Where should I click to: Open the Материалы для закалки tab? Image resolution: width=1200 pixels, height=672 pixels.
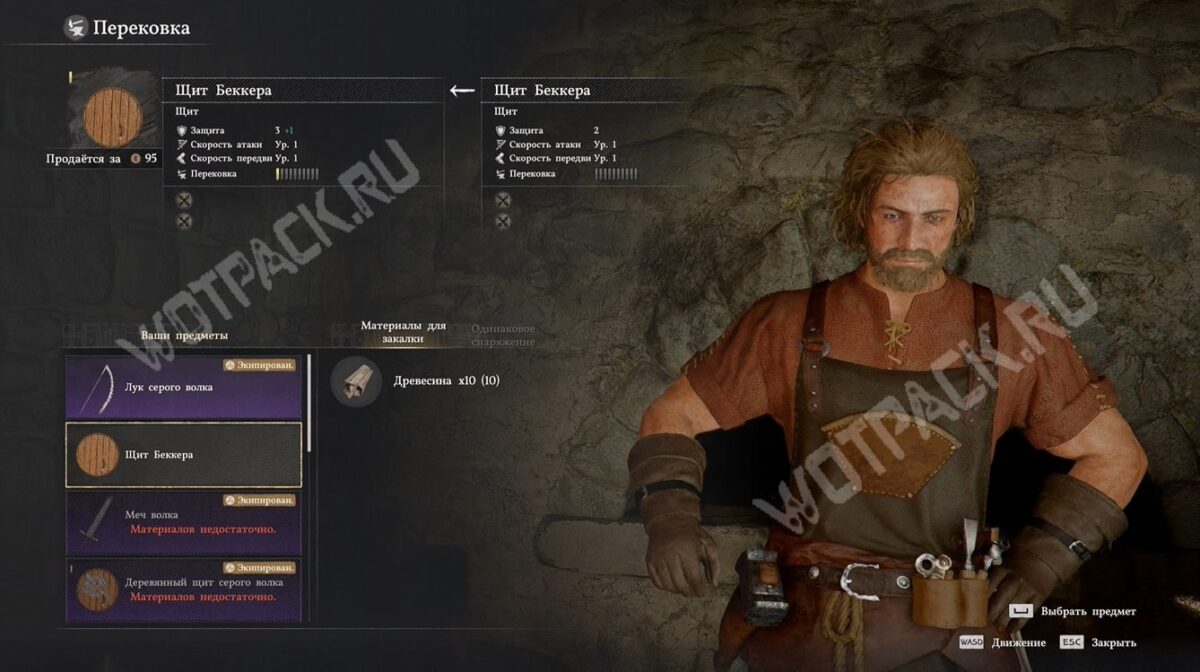403,333
